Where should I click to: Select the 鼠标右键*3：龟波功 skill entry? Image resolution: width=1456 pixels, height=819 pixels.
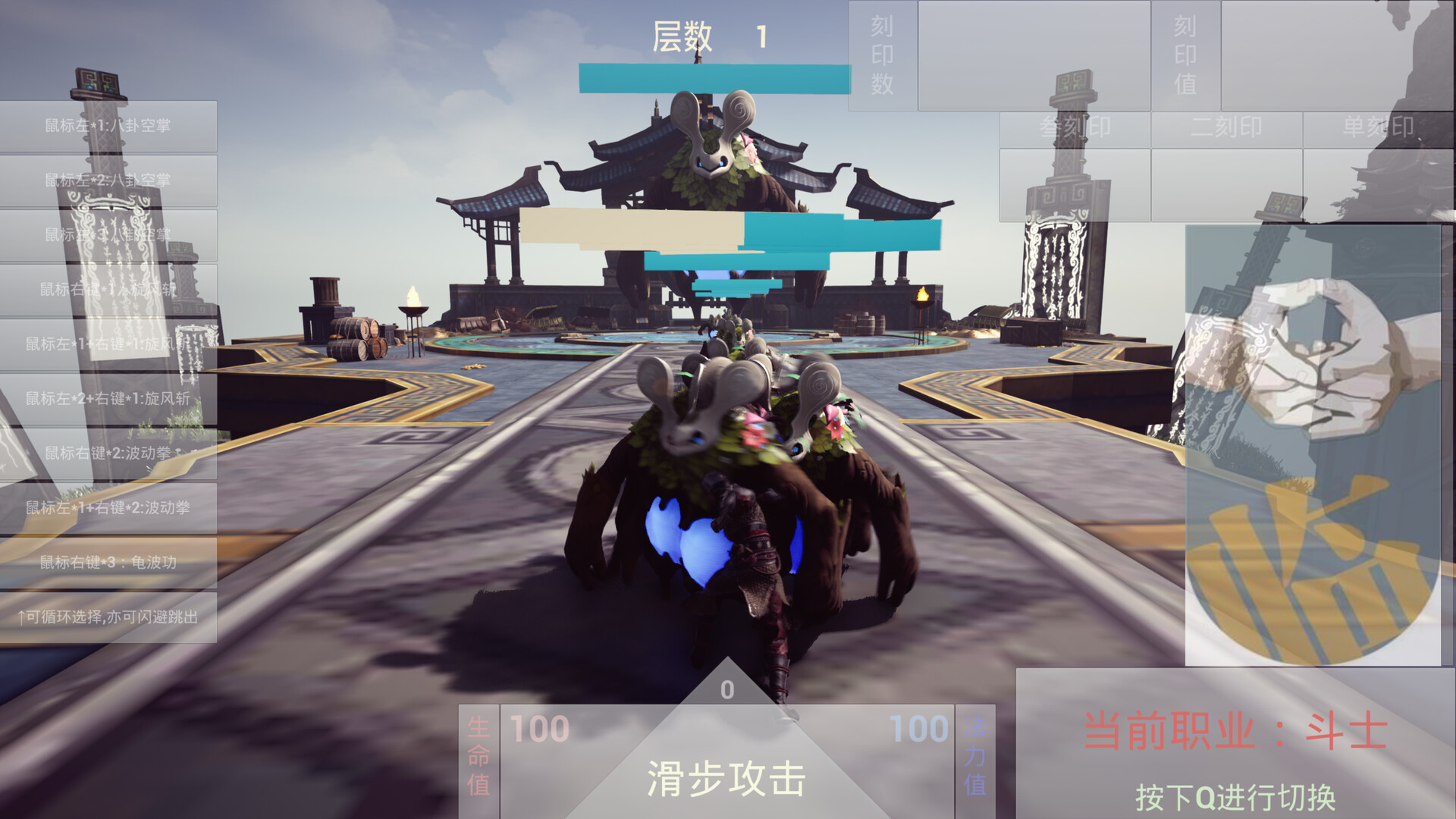coord(106,563)
